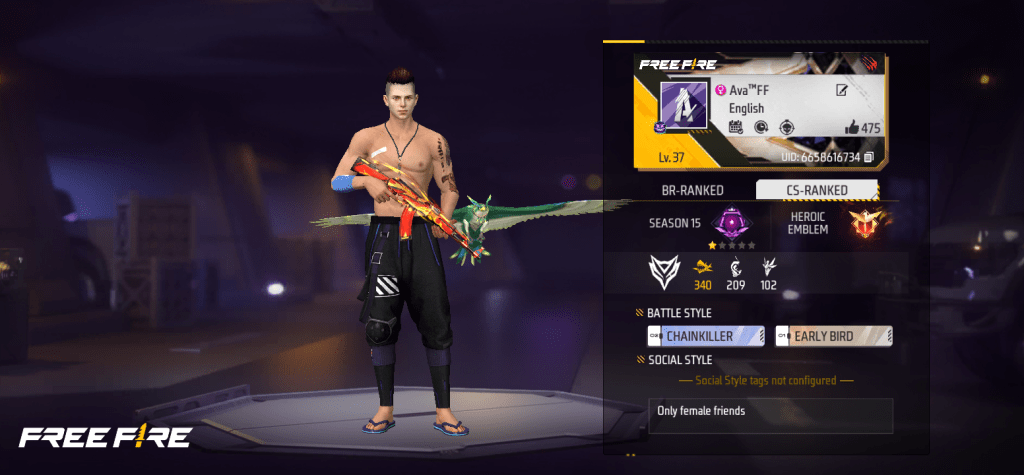Open the purple avatar picture
1024x475 pixels.
(683, 105)
